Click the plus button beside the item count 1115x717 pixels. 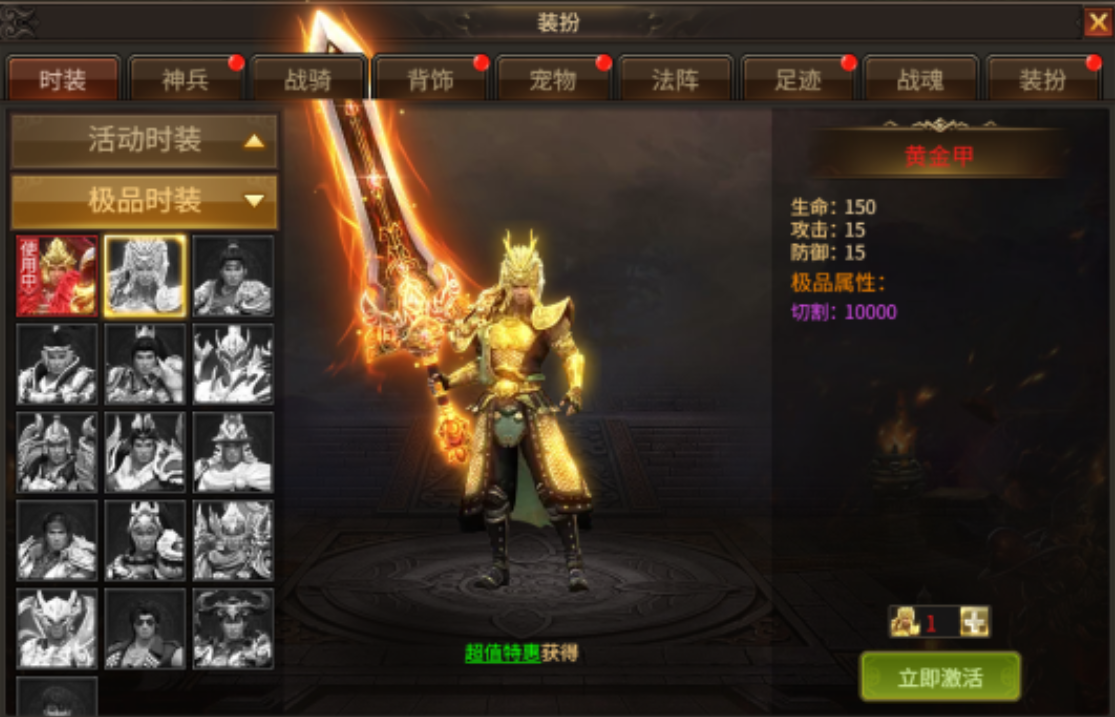(x=974, y=623)
